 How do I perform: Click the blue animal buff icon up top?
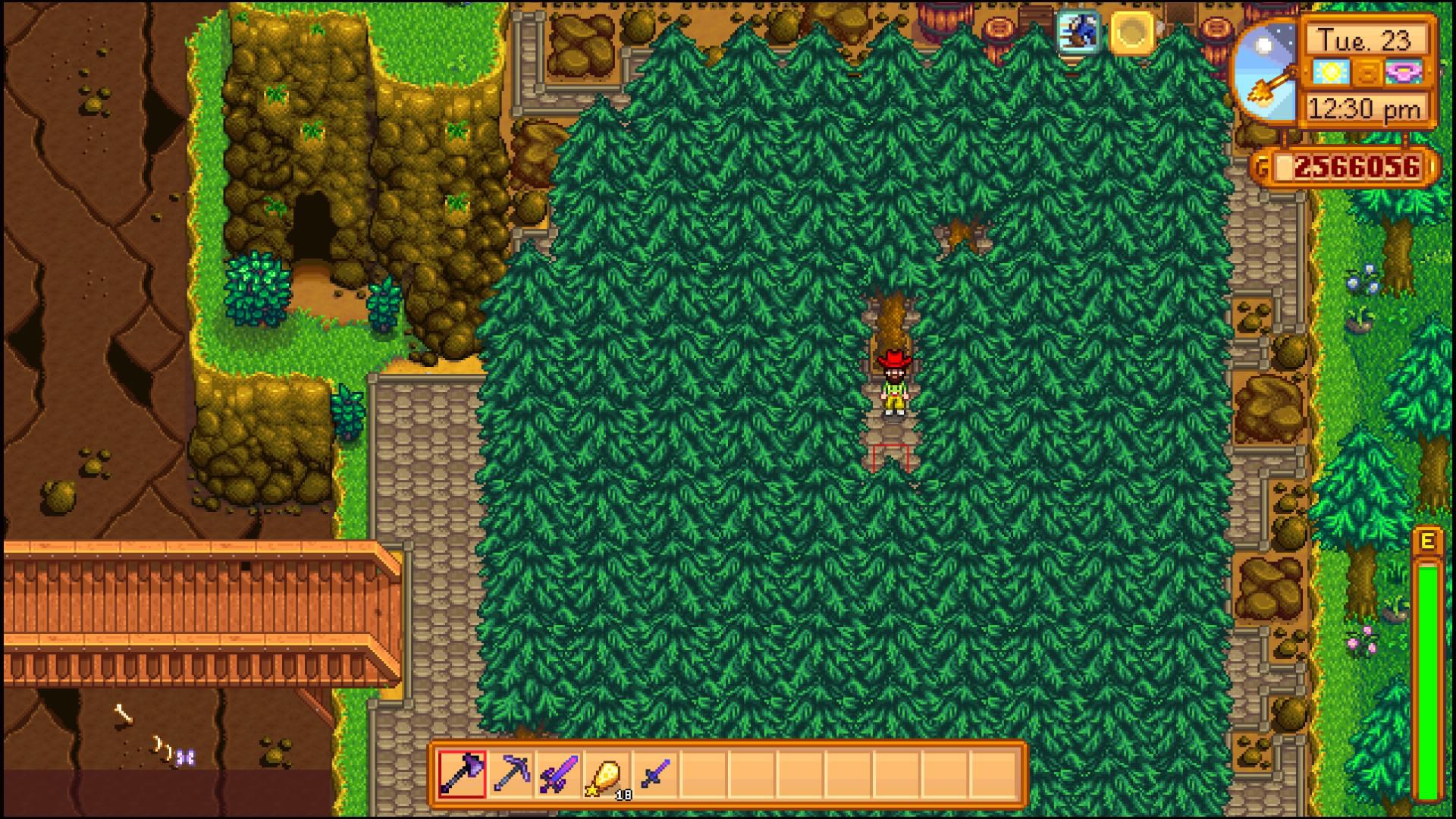1080,33
